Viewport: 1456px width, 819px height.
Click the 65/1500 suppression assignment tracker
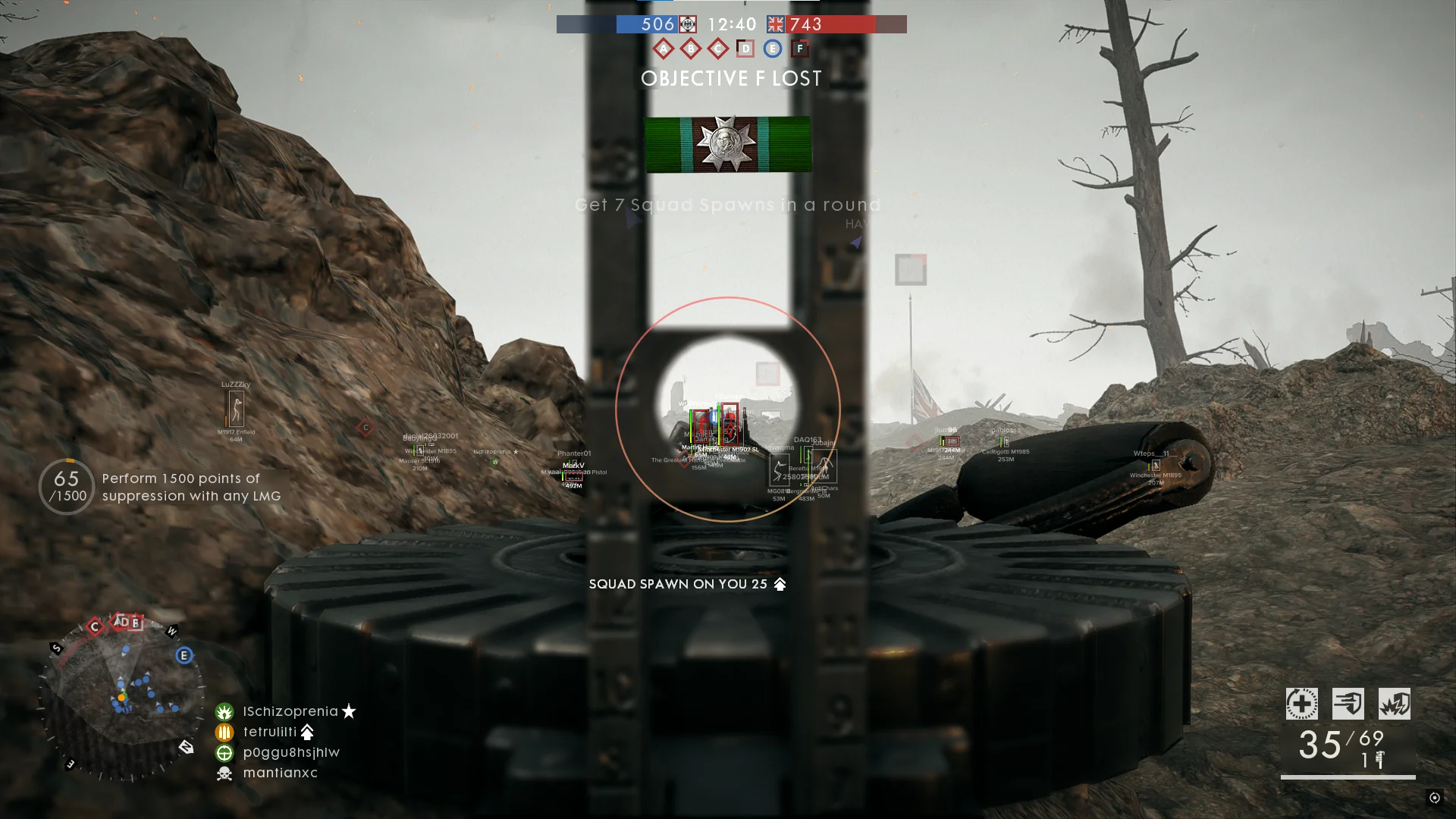66,486
